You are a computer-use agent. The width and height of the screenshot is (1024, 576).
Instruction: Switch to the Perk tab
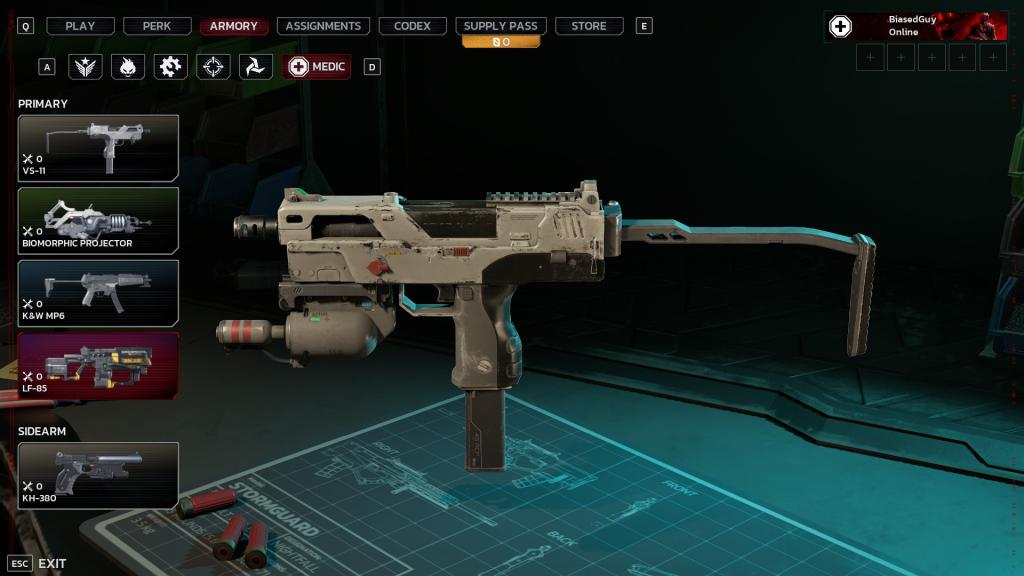[157, 26]
